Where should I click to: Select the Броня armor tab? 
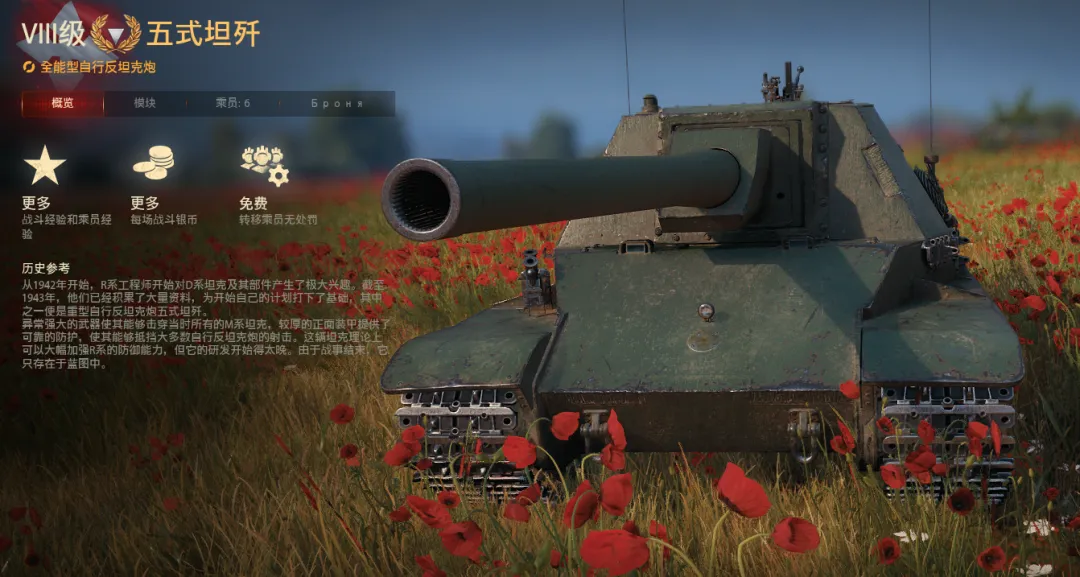tap(336, 104)
